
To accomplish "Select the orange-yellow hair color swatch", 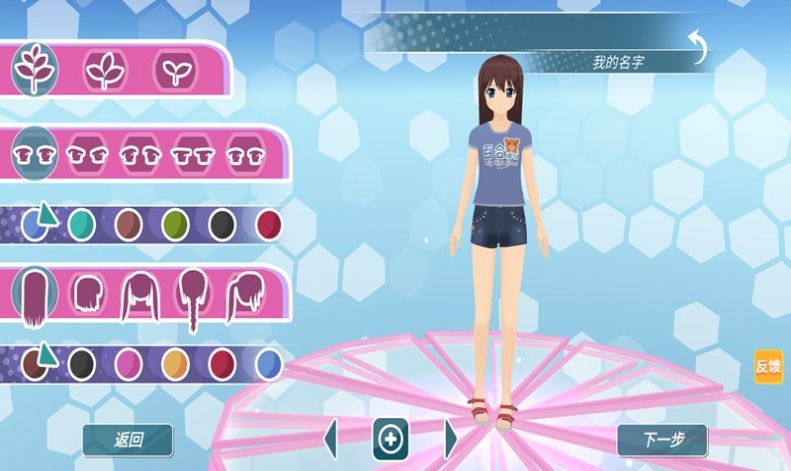I will 175,363.
